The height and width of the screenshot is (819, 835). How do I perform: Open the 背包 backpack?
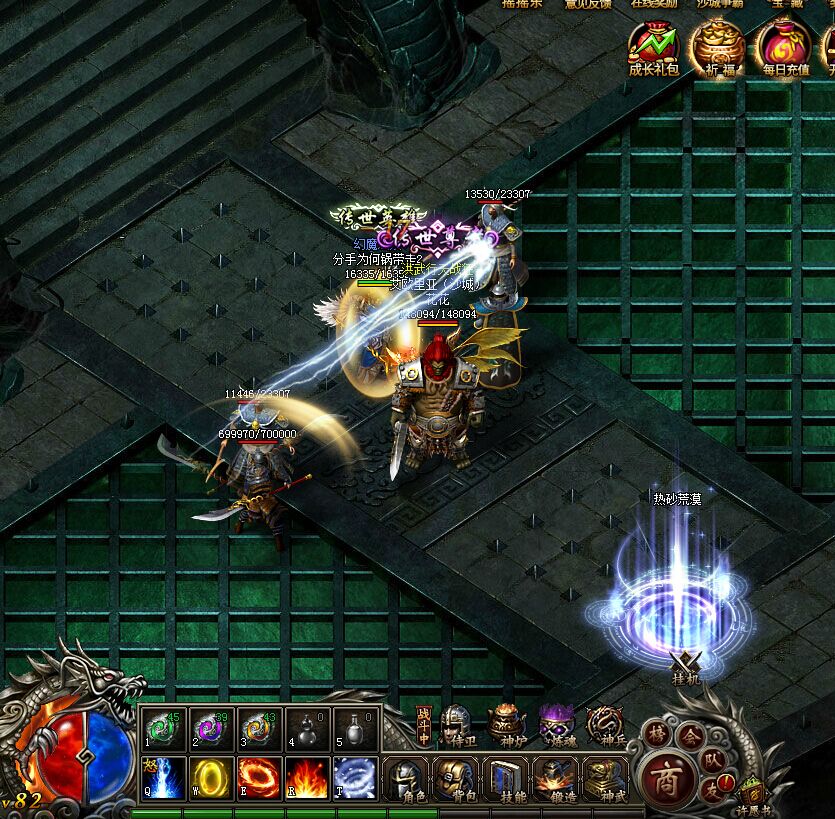pos(456,779)
